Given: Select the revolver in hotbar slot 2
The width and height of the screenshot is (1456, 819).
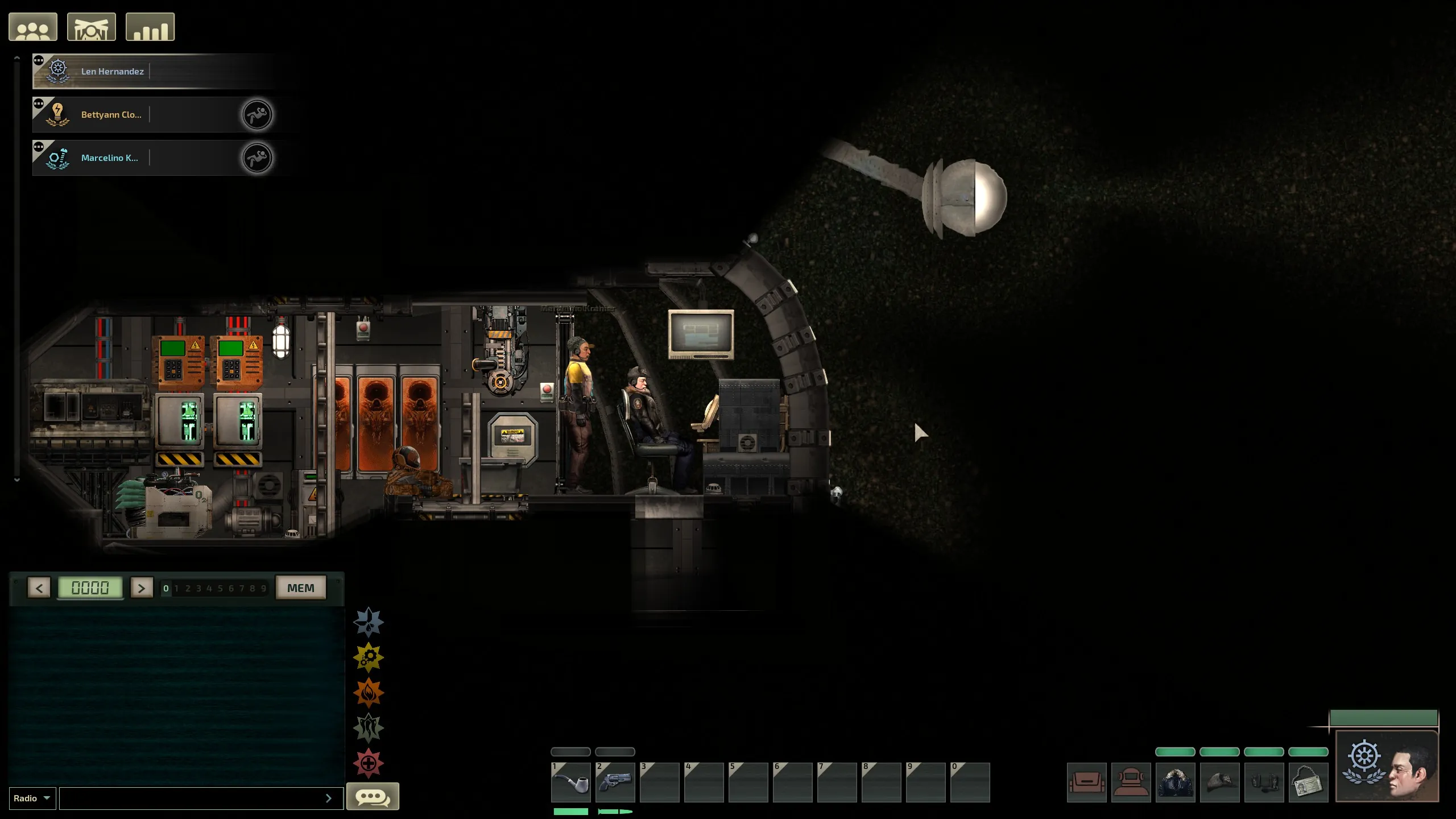Looking at the screenshot, I should (615, 783).
